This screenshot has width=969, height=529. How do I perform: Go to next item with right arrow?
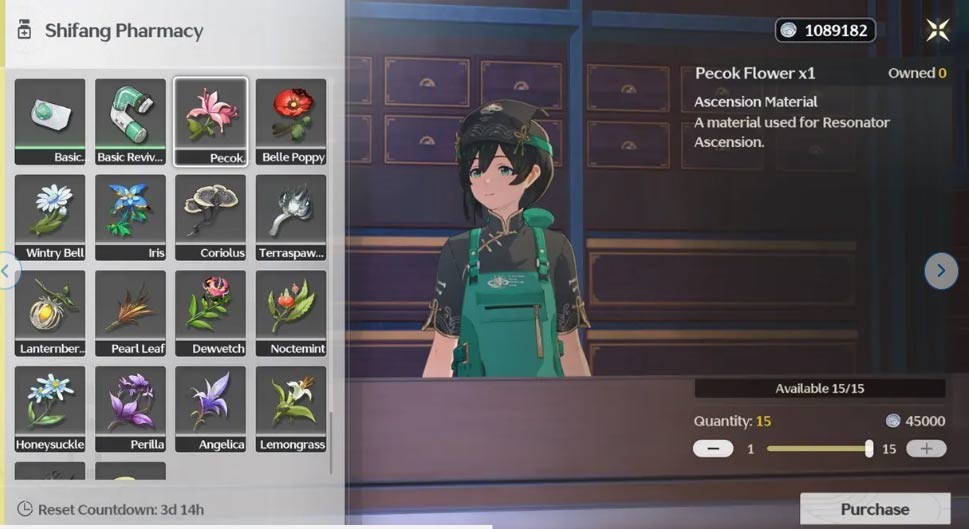940,270
